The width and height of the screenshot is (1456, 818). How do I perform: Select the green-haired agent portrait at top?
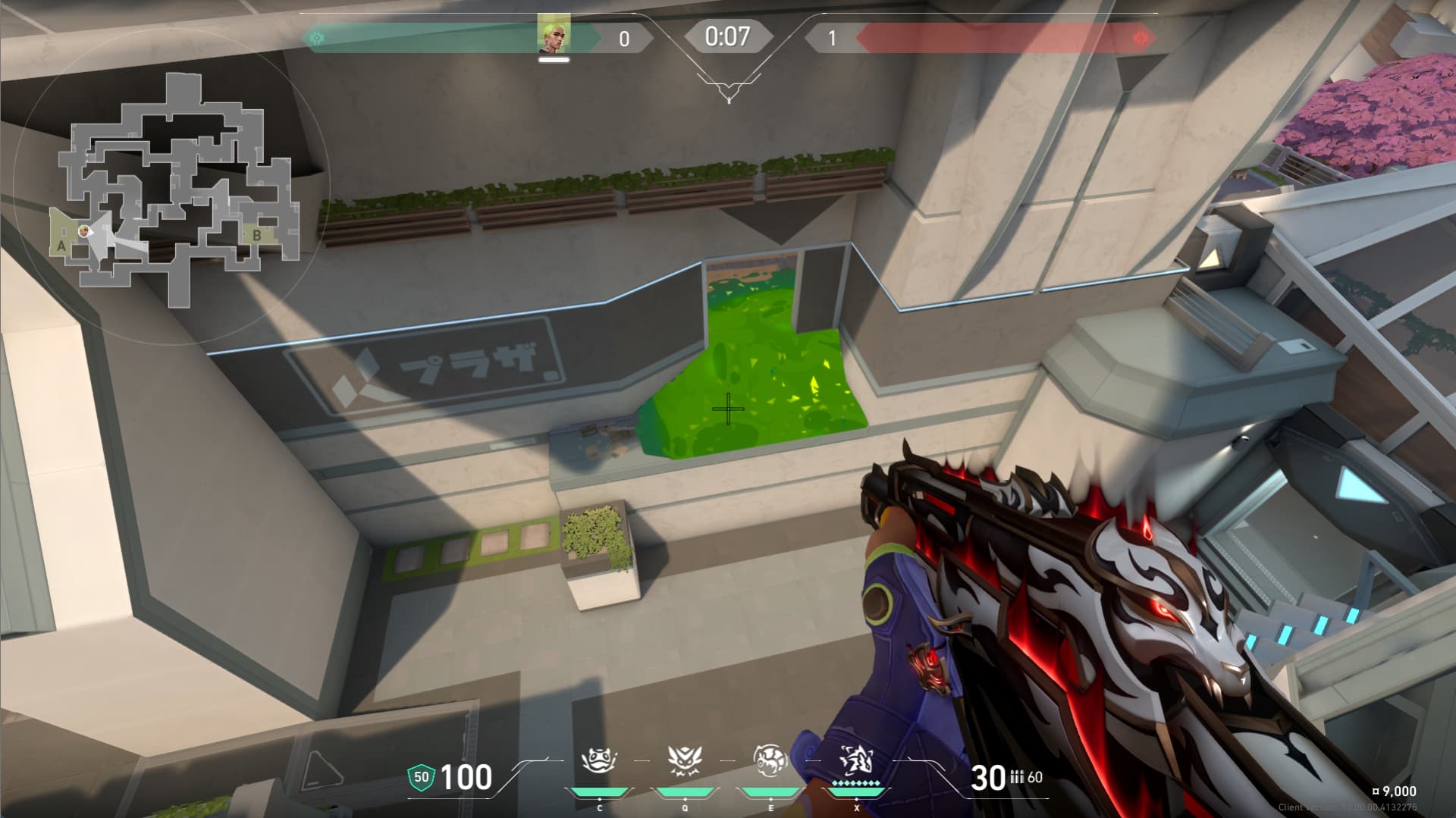(554, 36)
